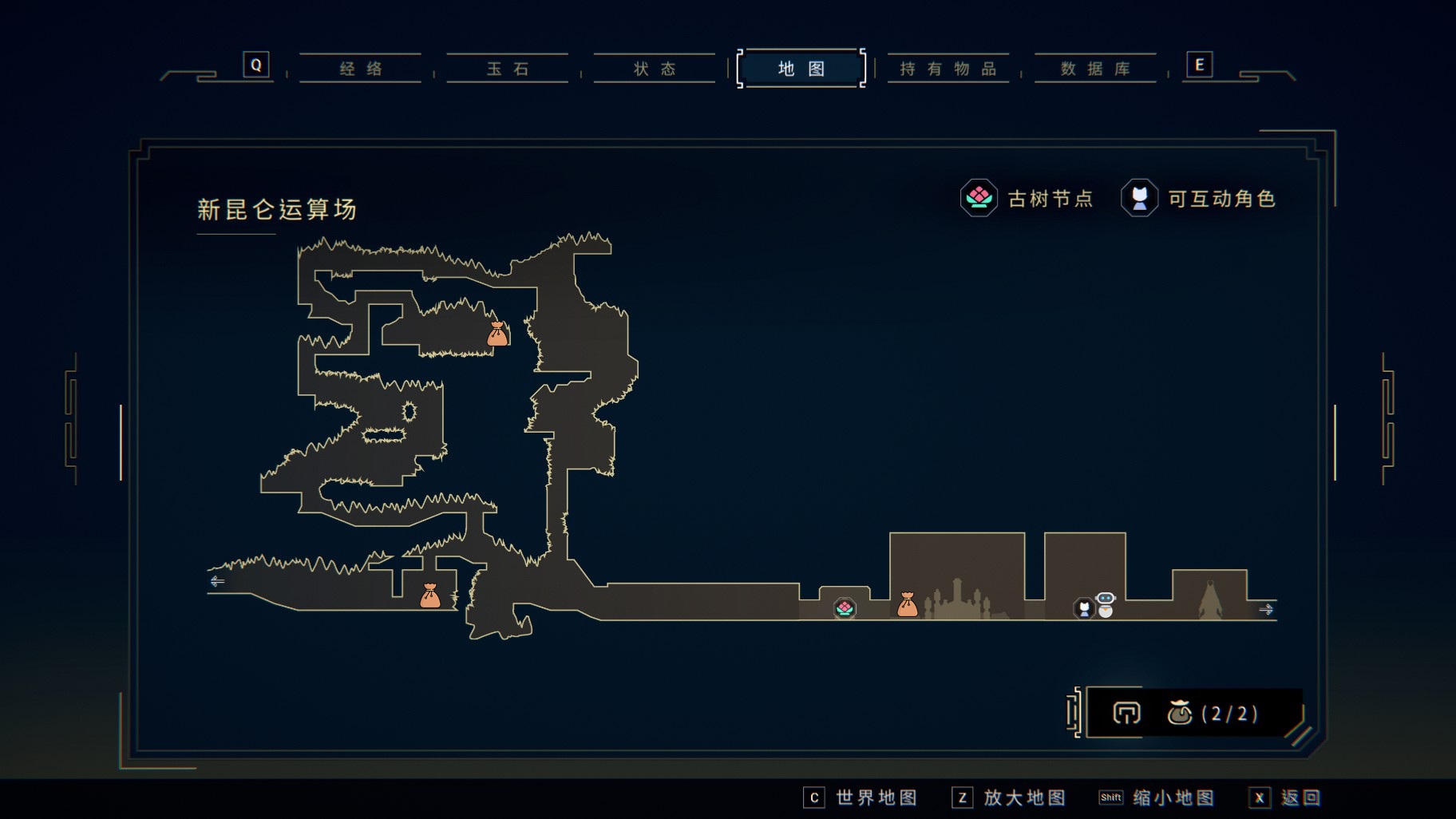Viewport: 1456px width, 819px height.
Task: Switch to the 持有物品 tab
Action: [x=948, y=69]
